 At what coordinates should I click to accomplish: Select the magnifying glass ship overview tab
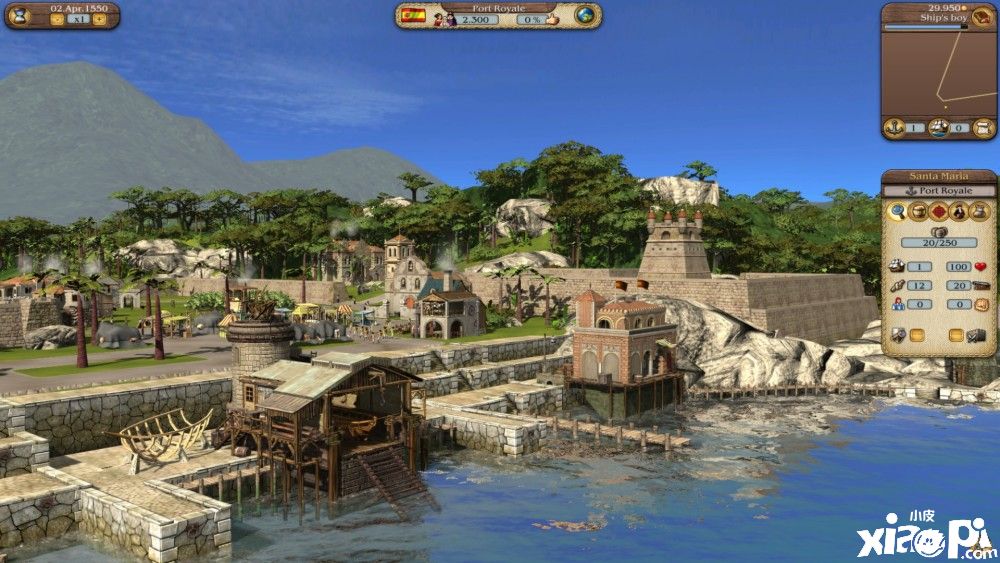coord(897,212)
